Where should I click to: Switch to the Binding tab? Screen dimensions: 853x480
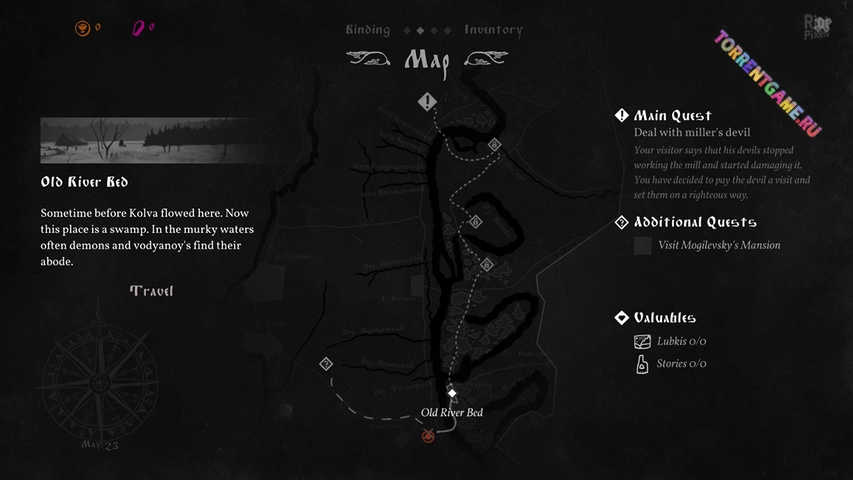pyautogui.click(x=367, y=30)
